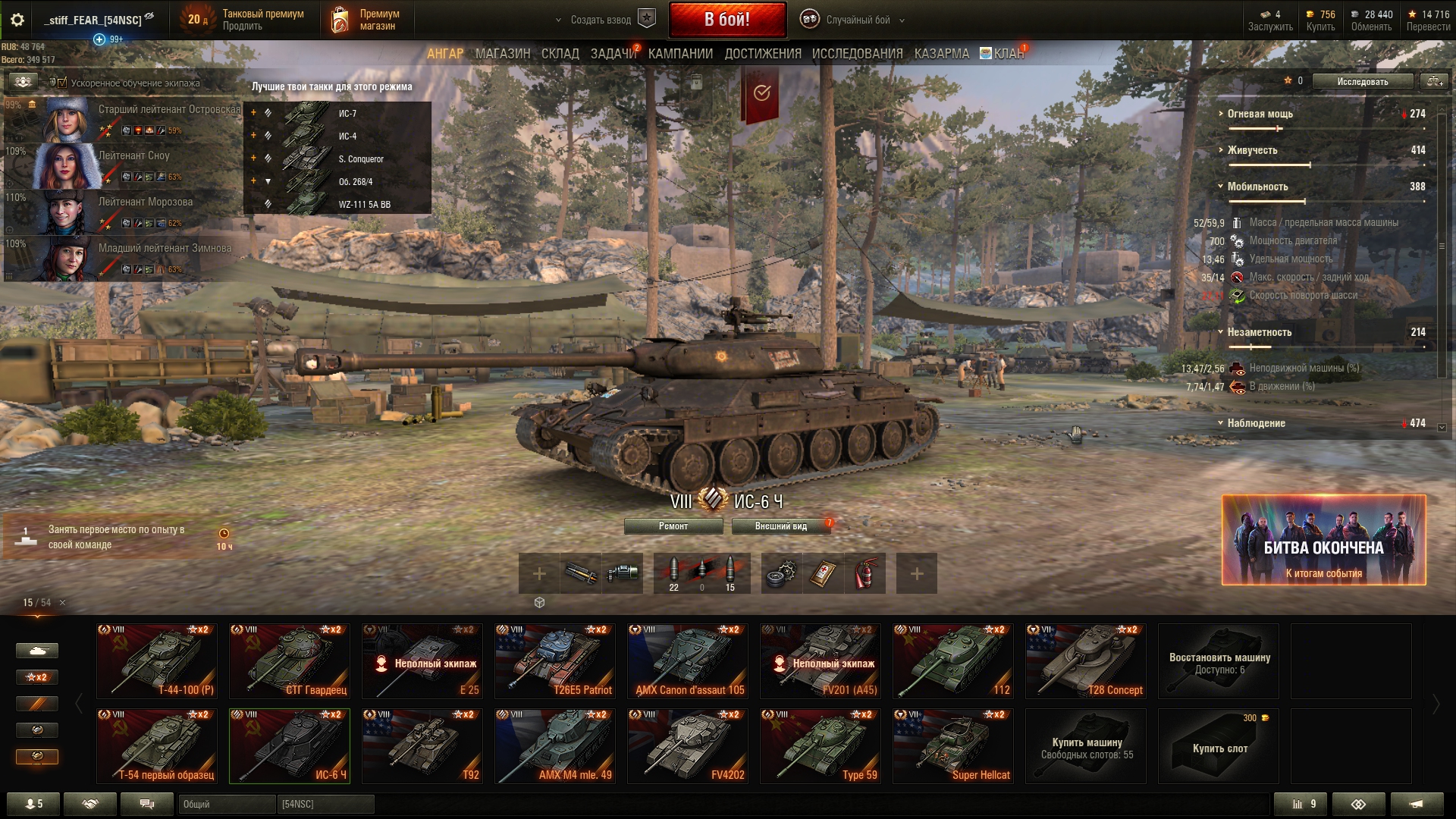Click Купить слот for 300 gold
Viewport: 1456px width, 819px height.
(x=1219, y=745)
